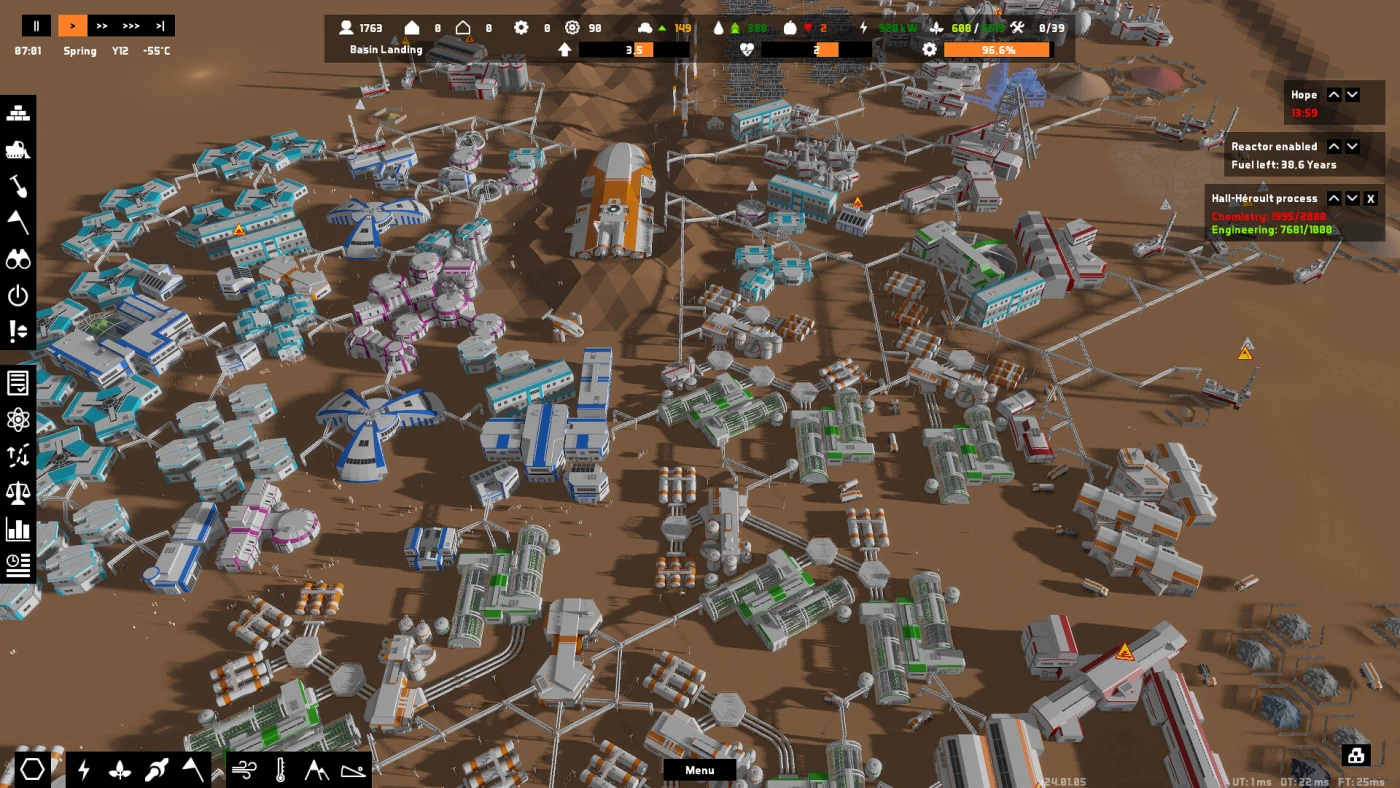
Task: Open the brick wall build tool
Action: pos(18,113)
